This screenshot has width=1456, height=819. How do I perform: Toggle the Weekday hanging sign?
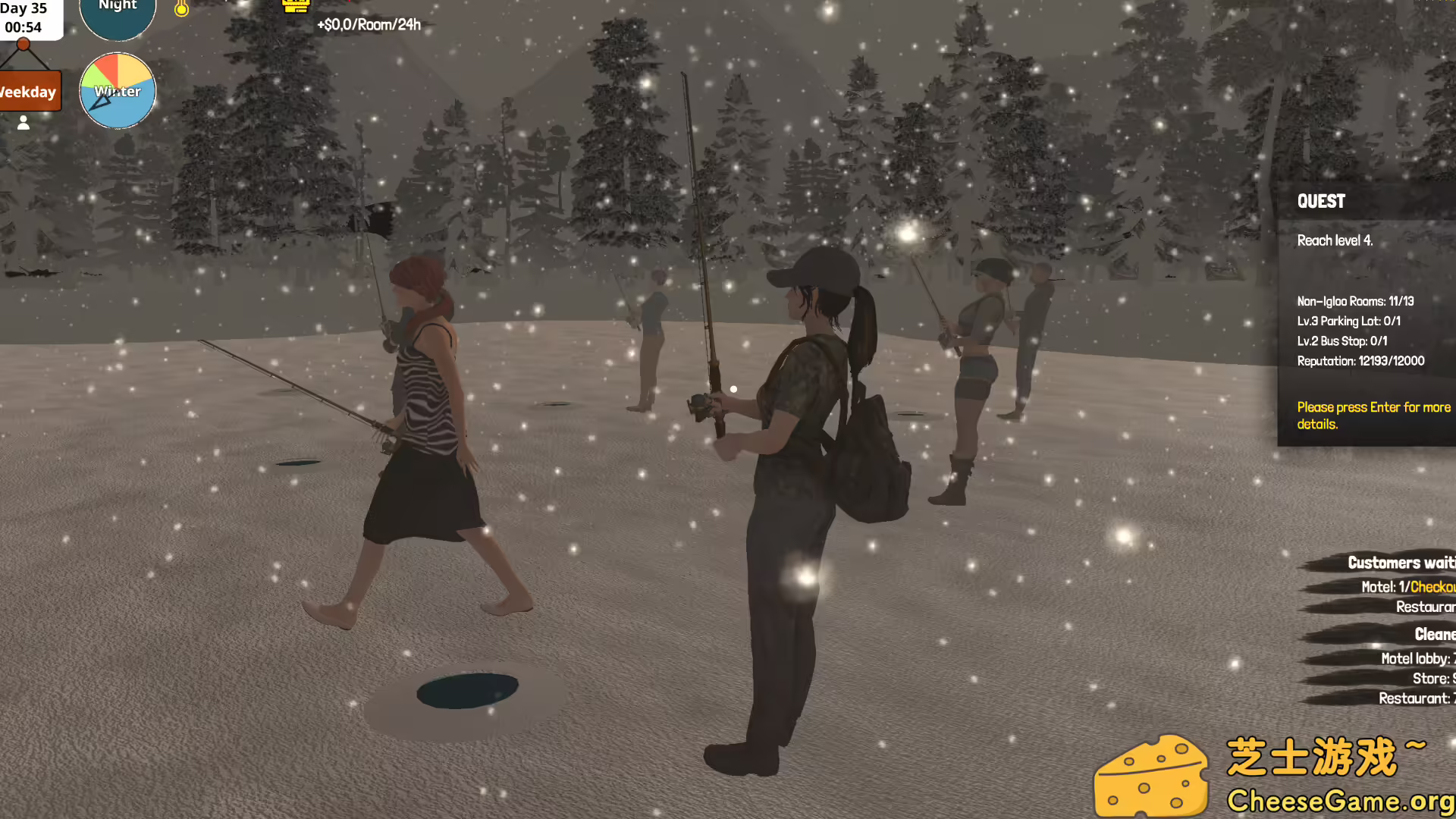click(x=29, y=92)
